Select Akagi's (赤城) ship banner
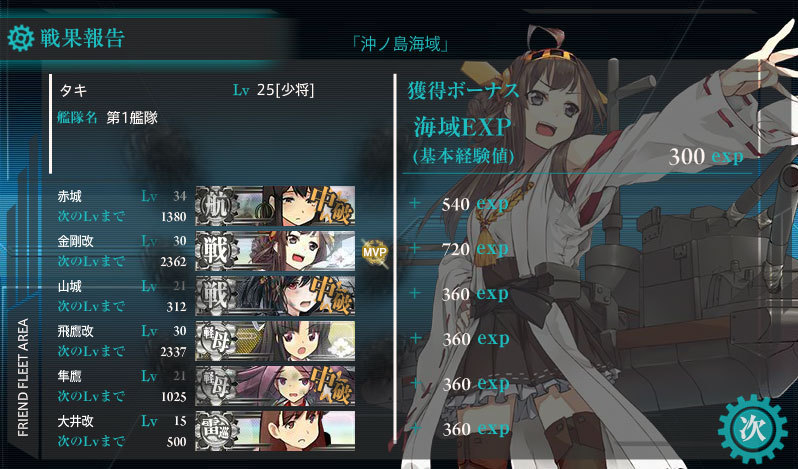This screenshot has width=798, height=469. pyautogui.click(x=275, y=204)
